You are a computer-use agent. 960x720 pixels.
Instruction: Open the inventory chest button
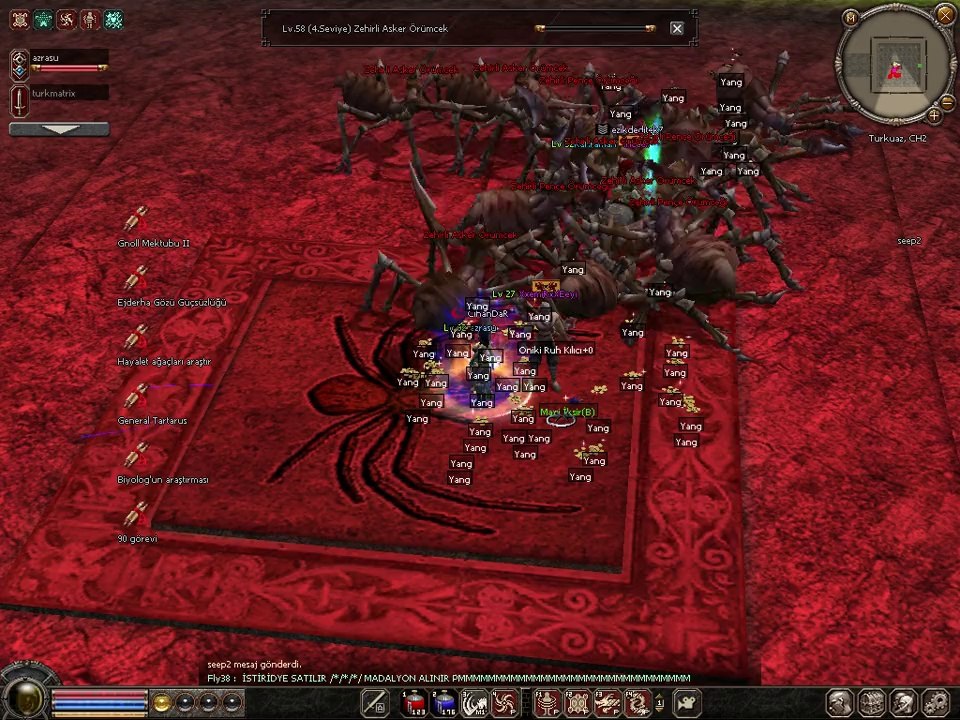[x=871, y=702]
